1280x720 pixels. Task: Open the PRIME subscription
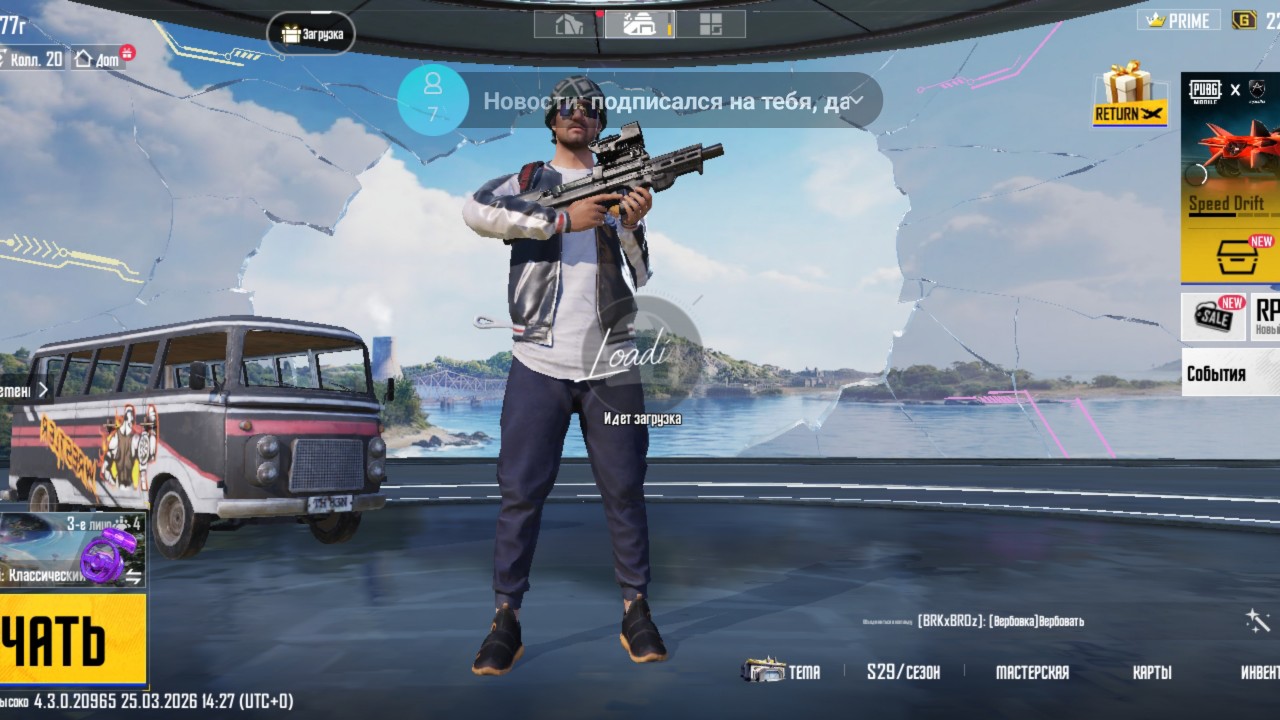point(1180,20)
